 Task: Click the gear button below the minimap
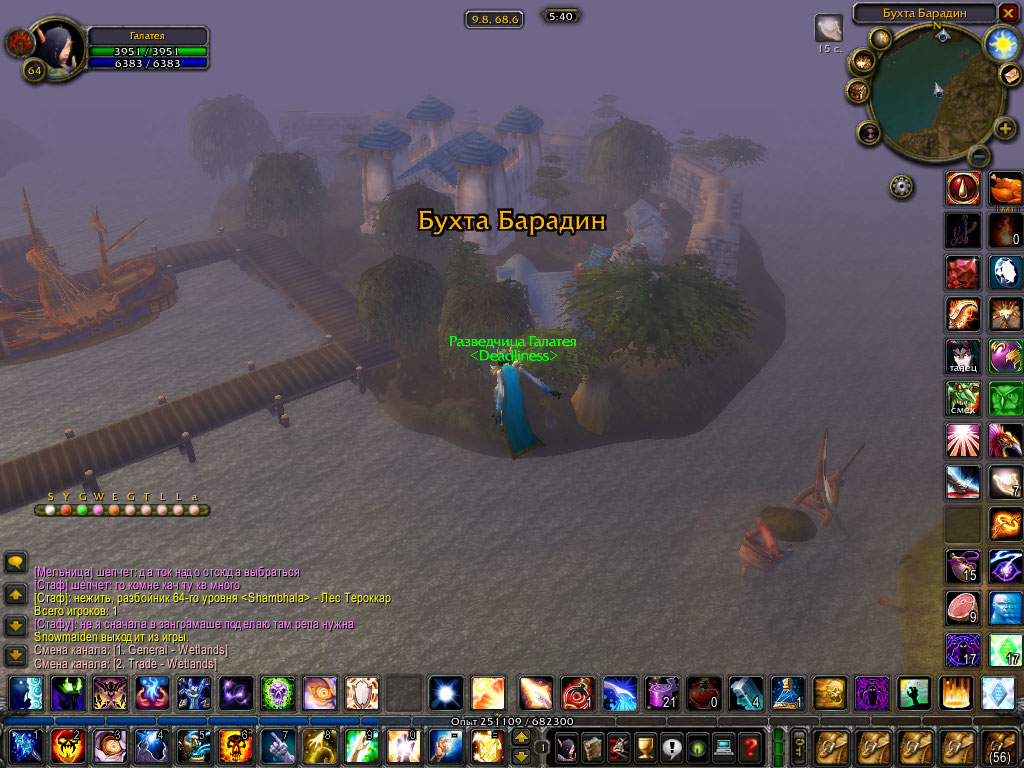(x=902, y=186)
